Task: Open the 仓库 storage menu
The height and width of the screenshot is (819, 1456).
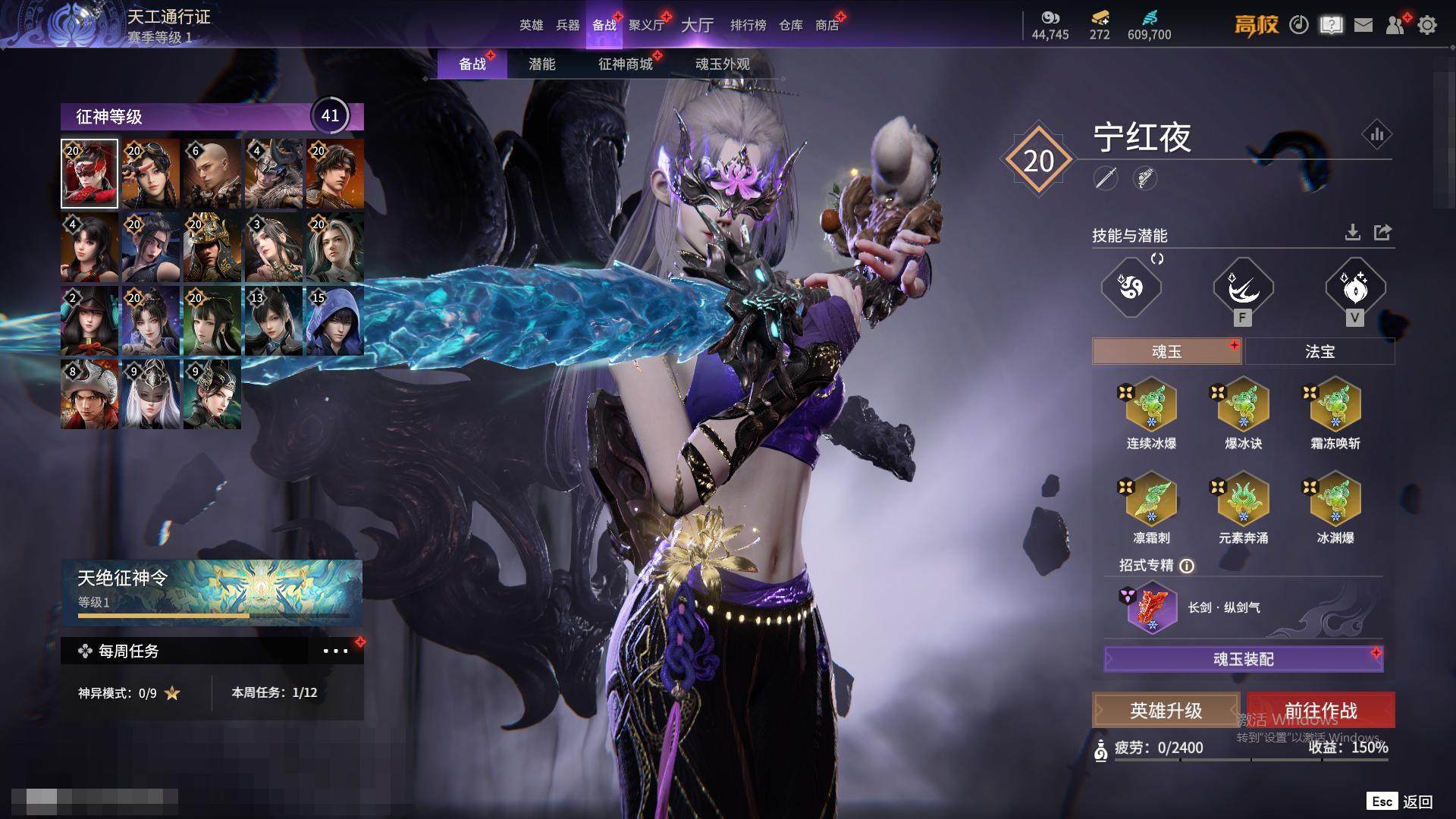Action: (x=790, y=25)
